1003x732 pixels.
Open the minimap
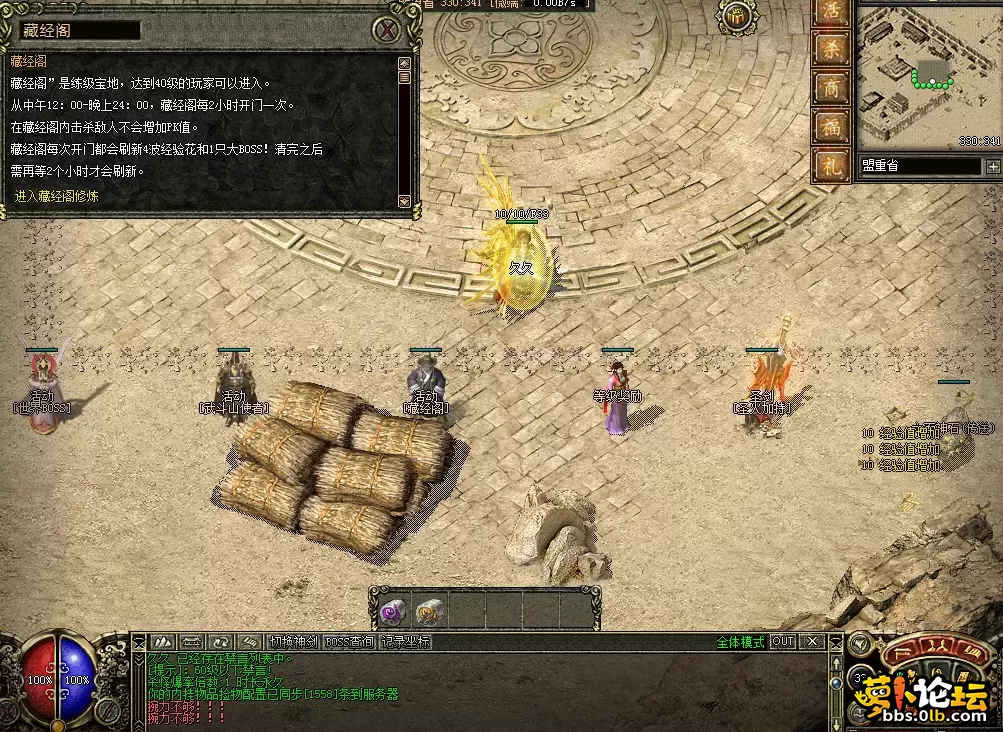(929, 73)
